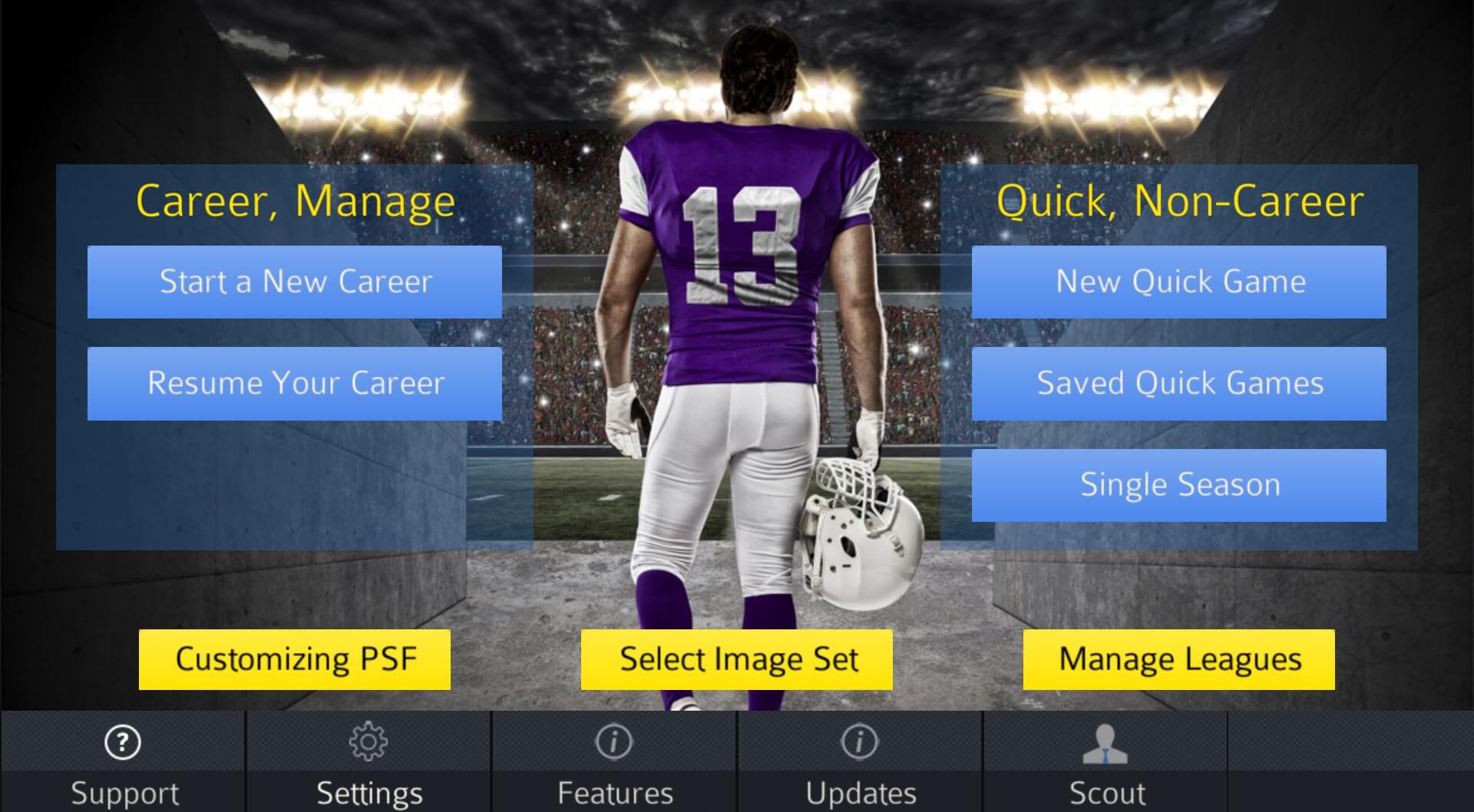Click the Support label
Viewport: 1474px width, 812px height.
(123, 792)
